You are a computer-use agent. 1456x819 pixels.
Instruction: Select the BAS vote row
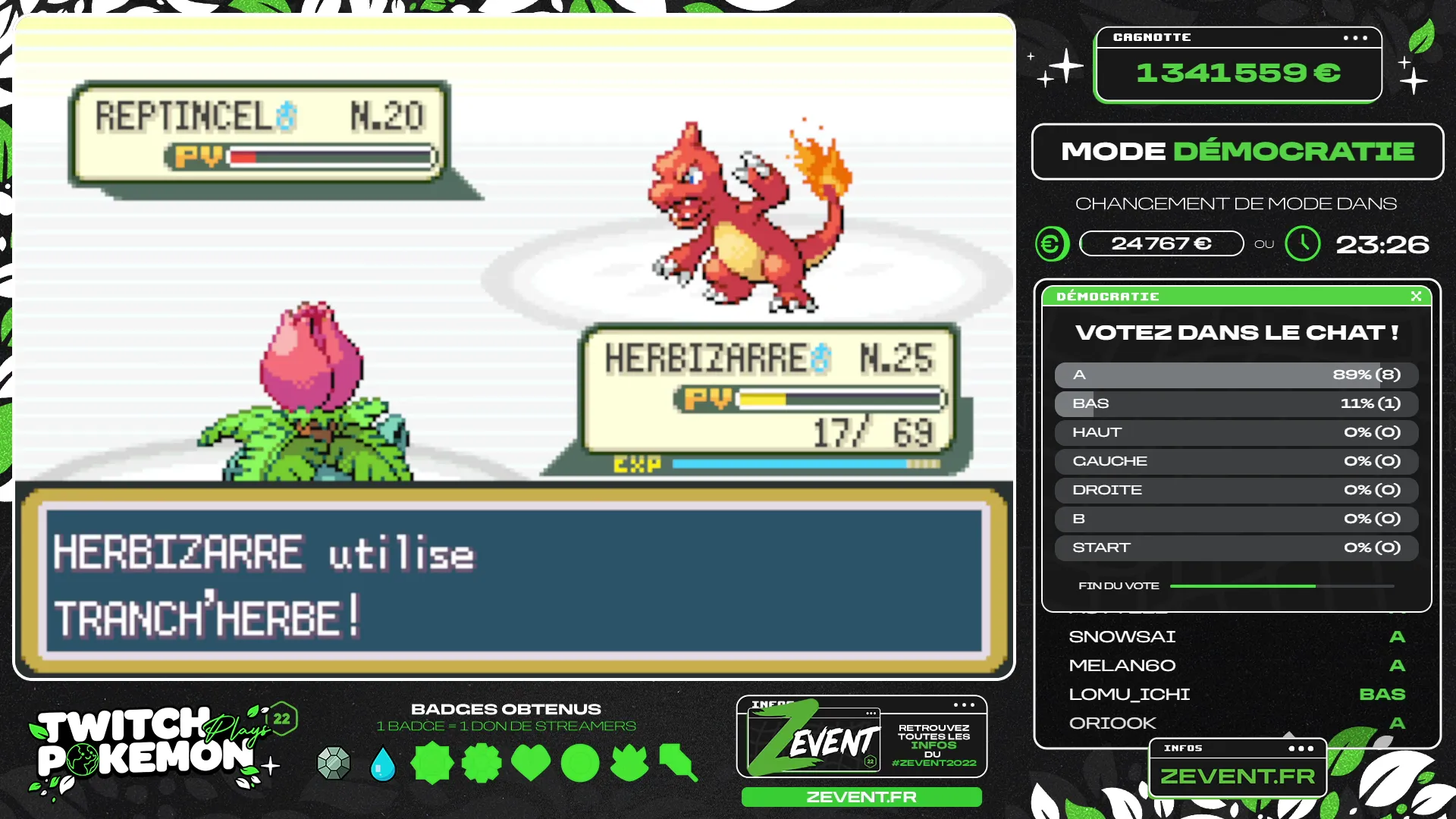click(x=1236, y=403)
